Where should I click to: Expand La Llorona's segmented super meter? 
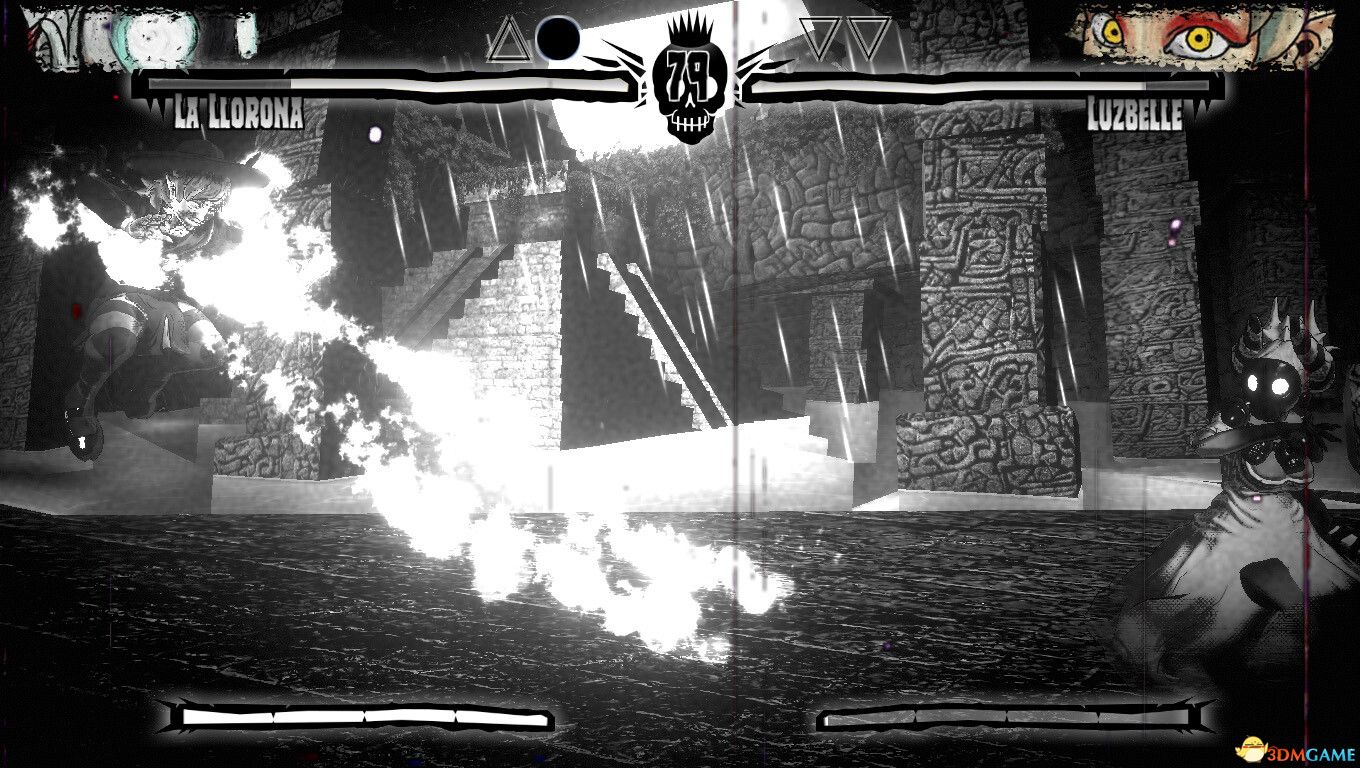[x=360, y=718]
